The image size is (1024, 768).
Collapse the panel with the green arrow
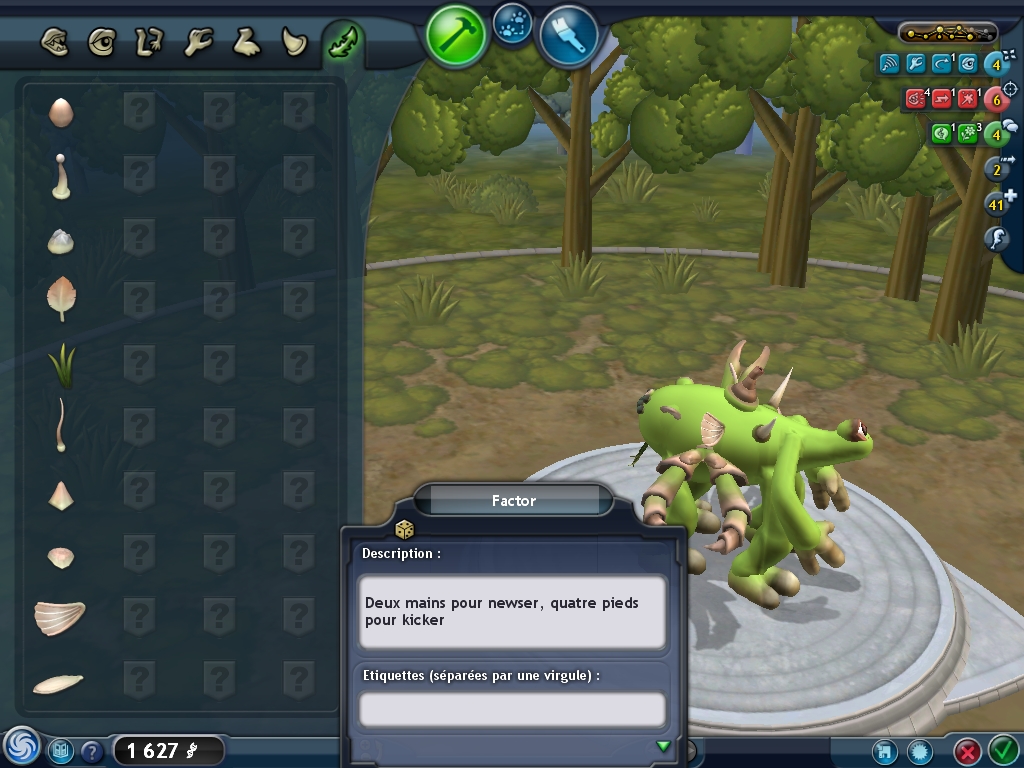pyautogui.click(x=662, y=746)
